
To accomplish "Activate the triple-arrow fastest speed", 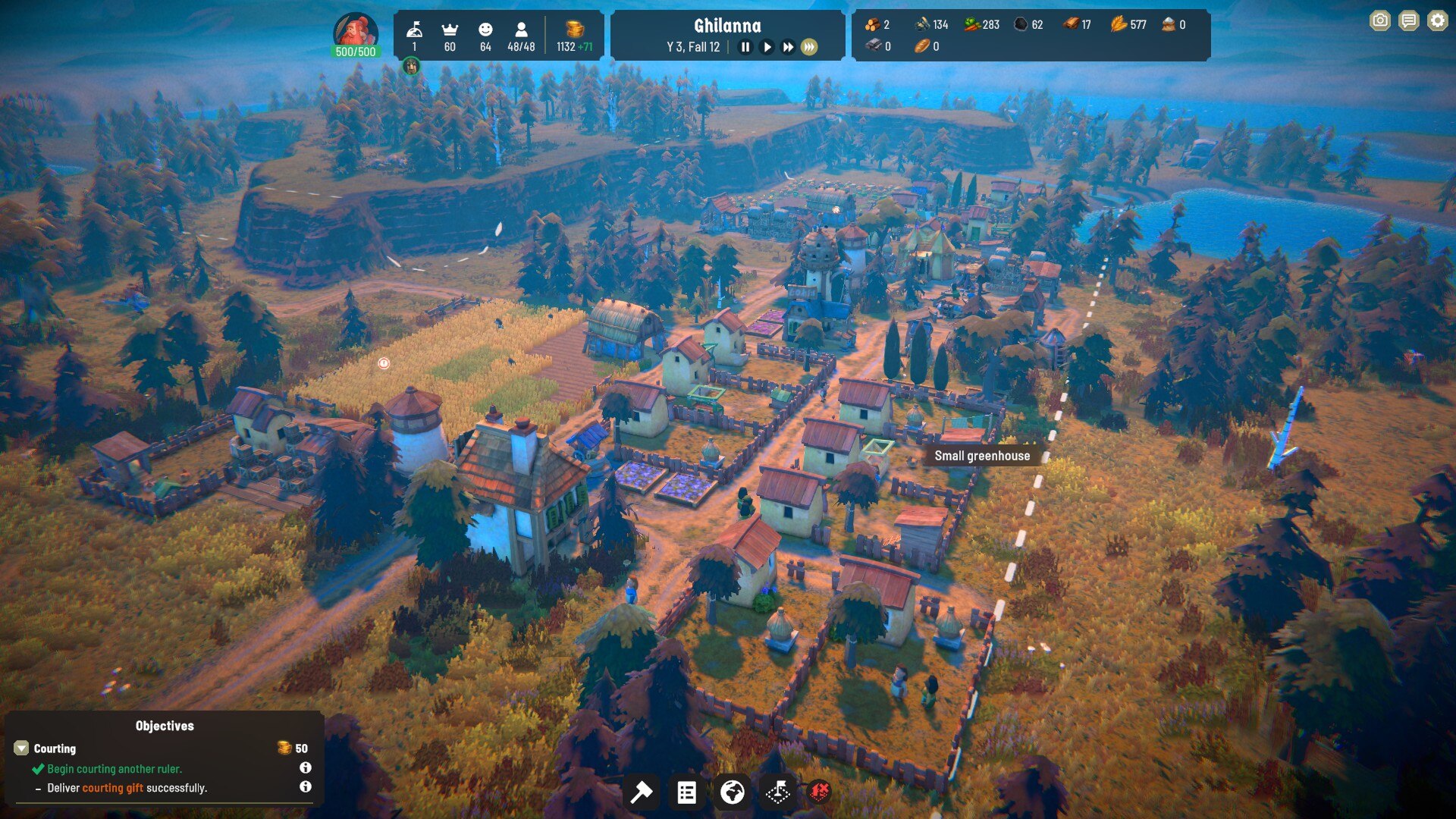I will click(809, 47).
